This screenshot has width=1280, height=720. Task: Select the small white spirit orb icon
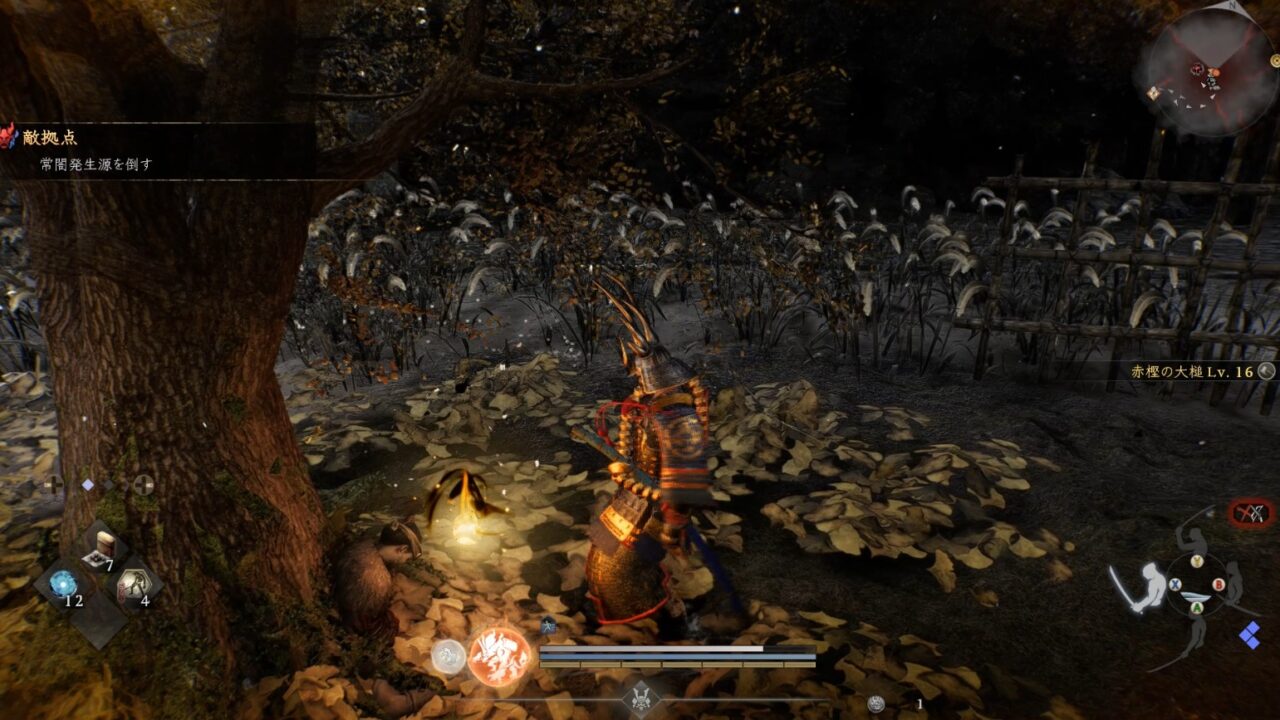point(448,656)
